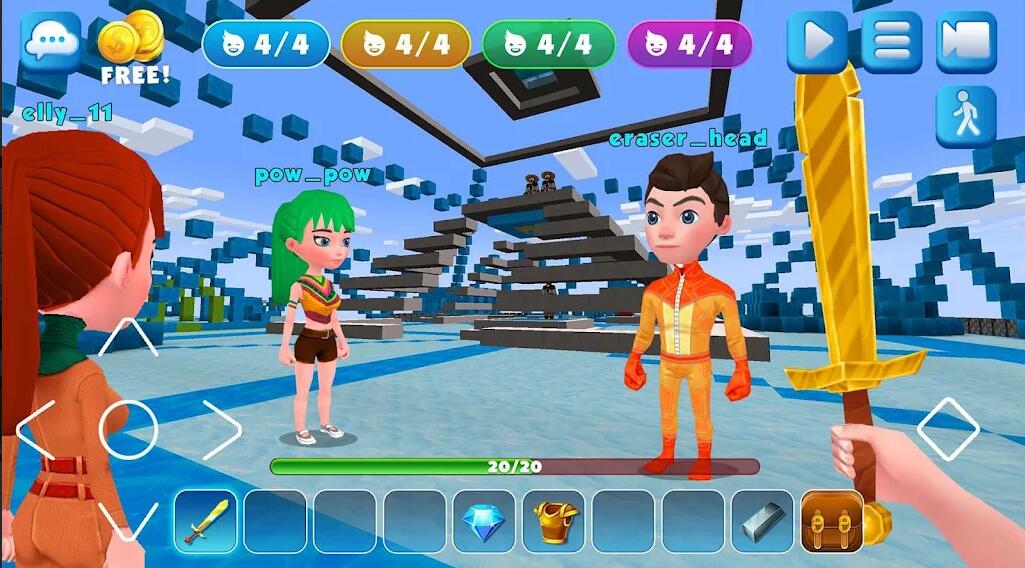Select the green team 4/4 badge
Viewport: 1025px width, 568px height.
pos(547,44)
